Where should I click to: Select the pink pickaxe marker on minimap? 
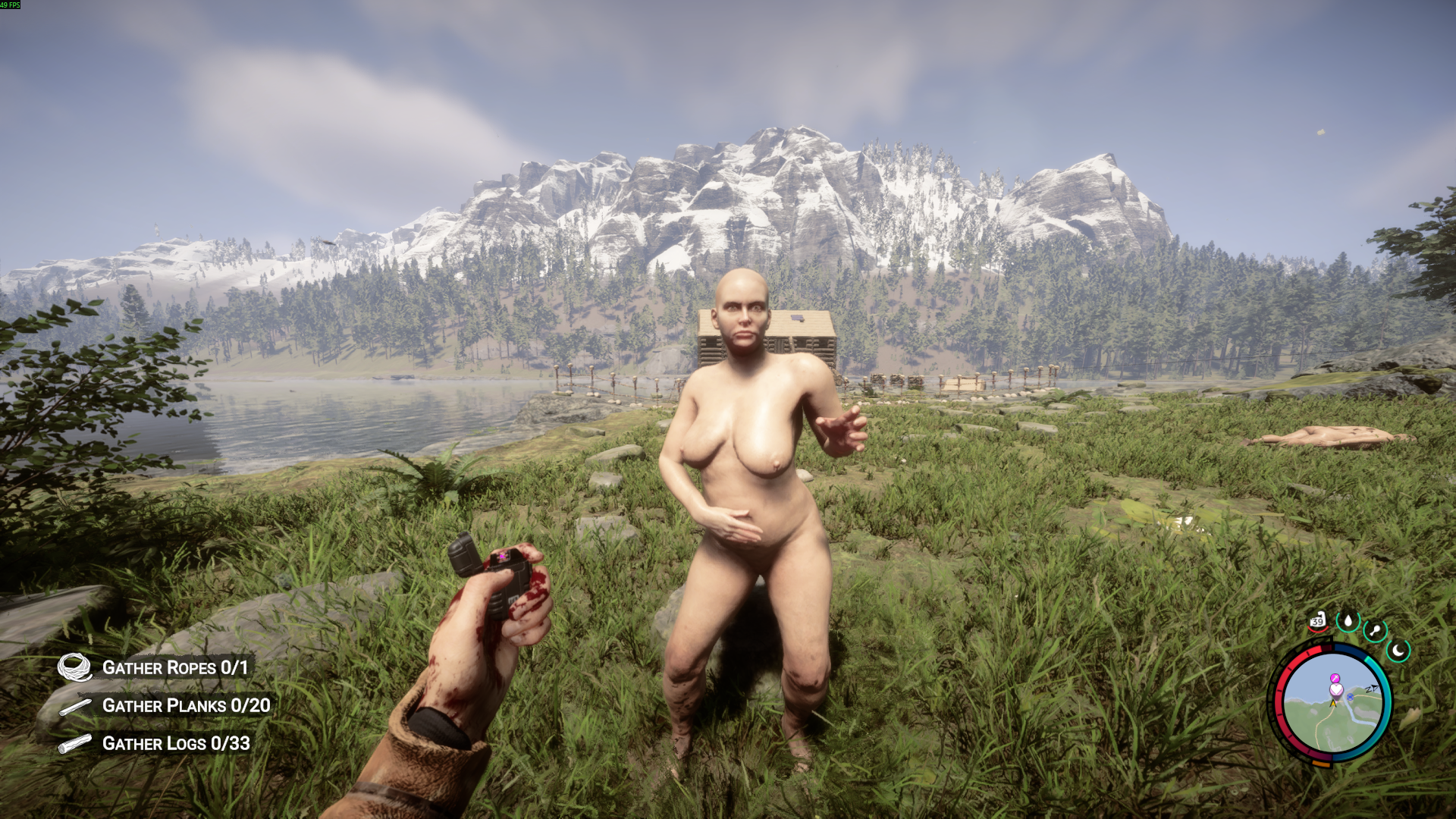click(x=1335, y=678)
